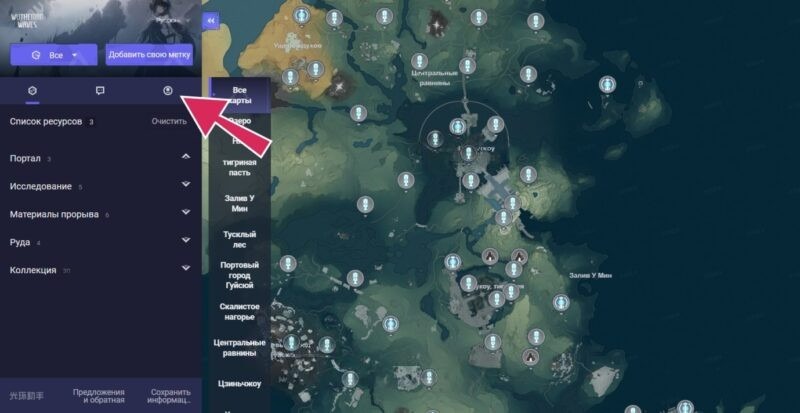Choose "Залив У Мин" in region list
The width and height of the screenshot is (800, 413).
coord(240,203)
